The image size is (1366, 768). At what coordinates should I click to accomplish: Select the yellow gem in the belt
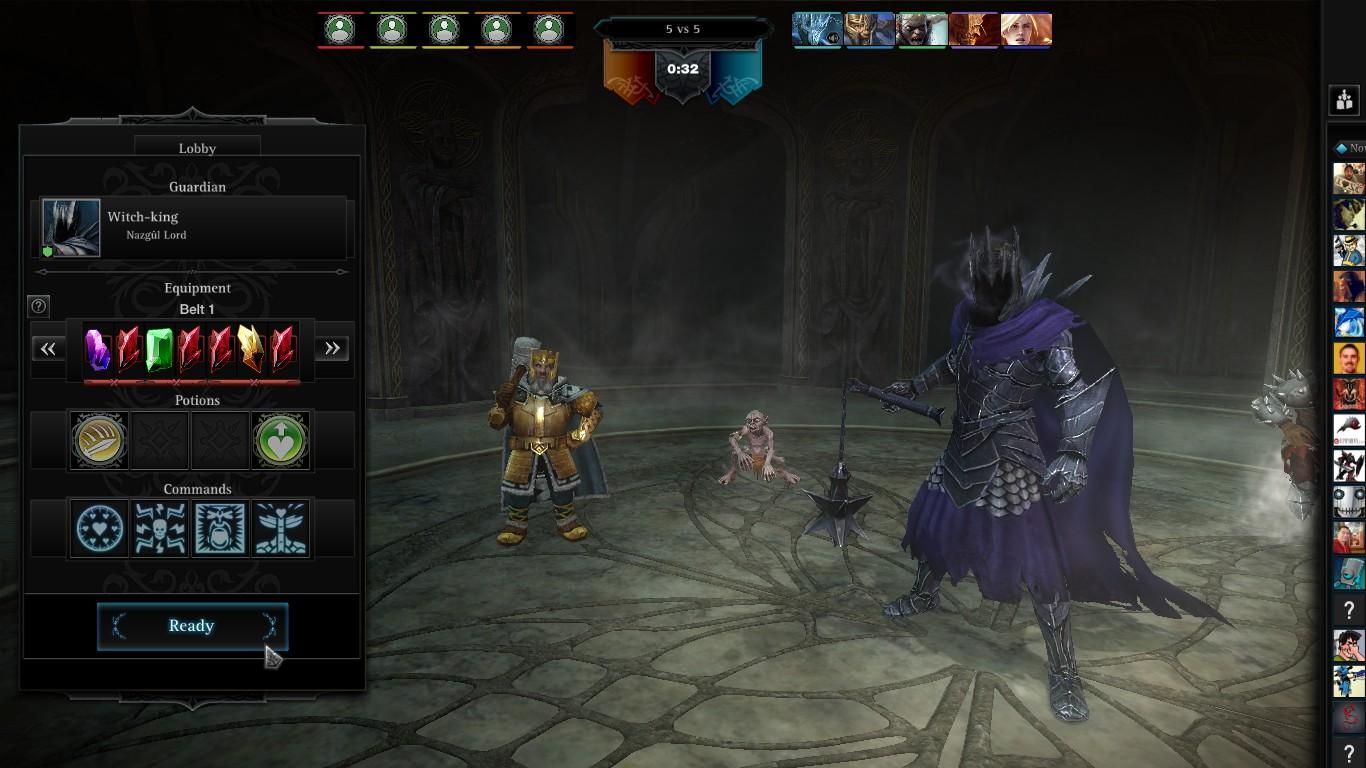coord(250,349)
